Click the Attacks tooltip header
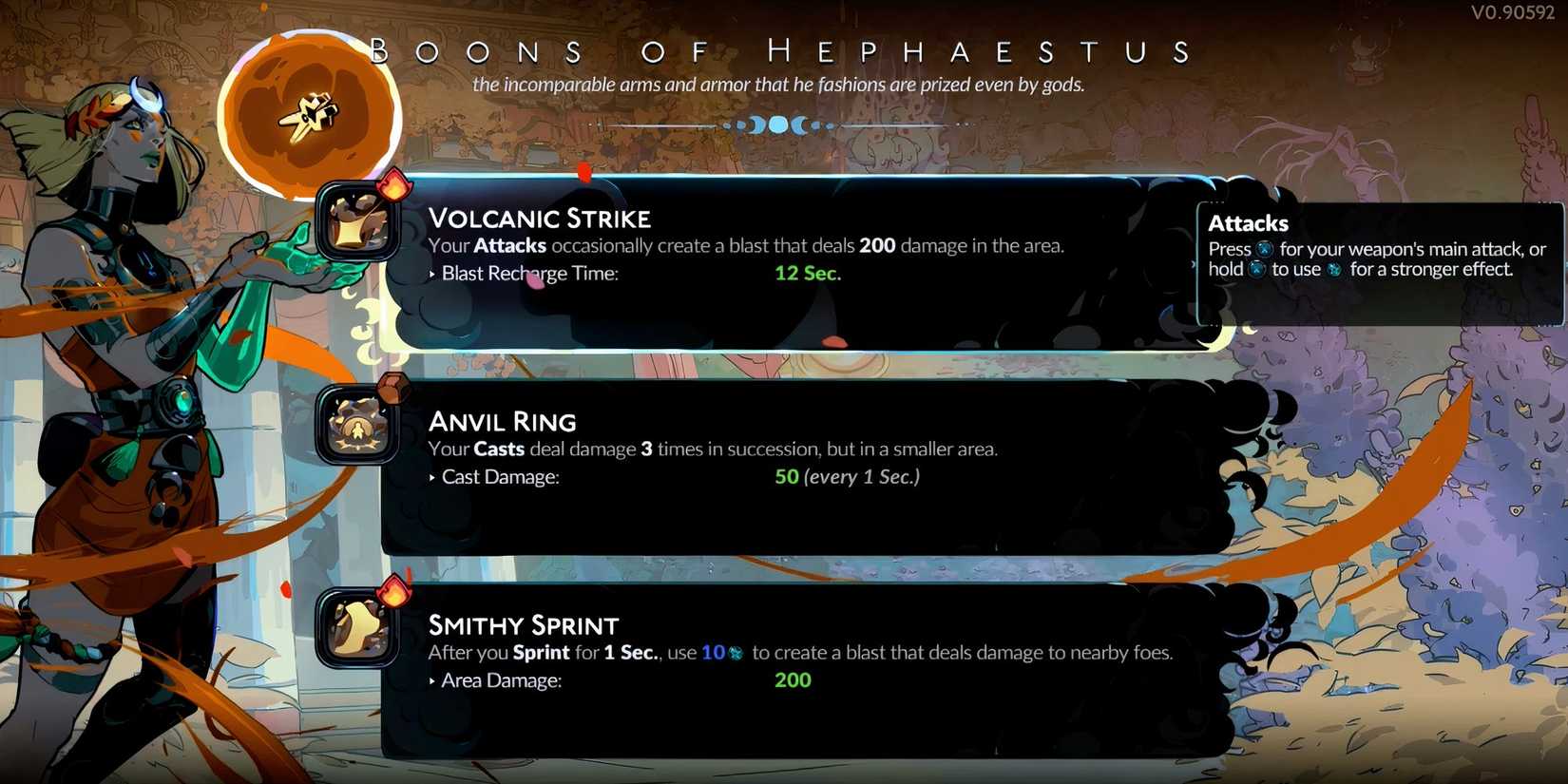This screenshot has height=784, width=1568. [x=1248, y=223]
